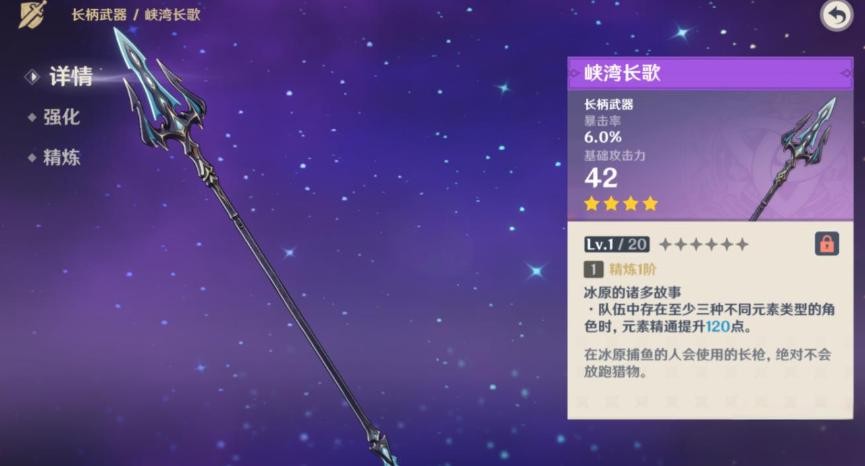Select the 精炼 refinement tab
865x466 pixels.
pos(61,157)
